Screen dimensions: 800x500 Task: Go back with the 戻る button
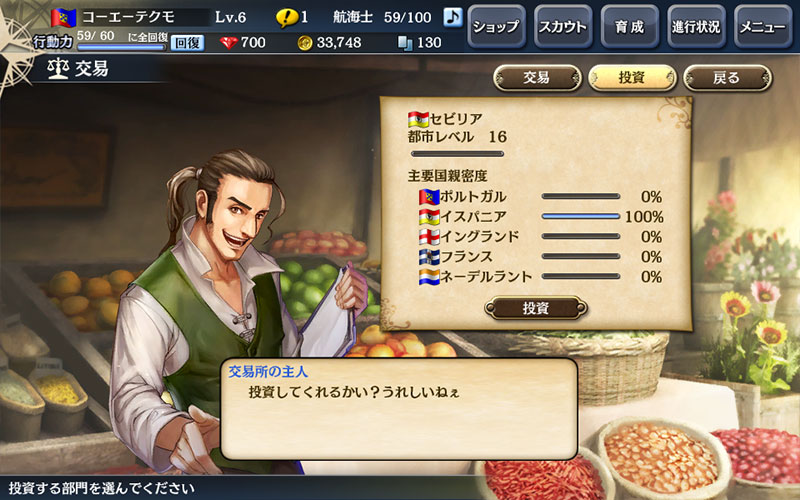[727, 78]
